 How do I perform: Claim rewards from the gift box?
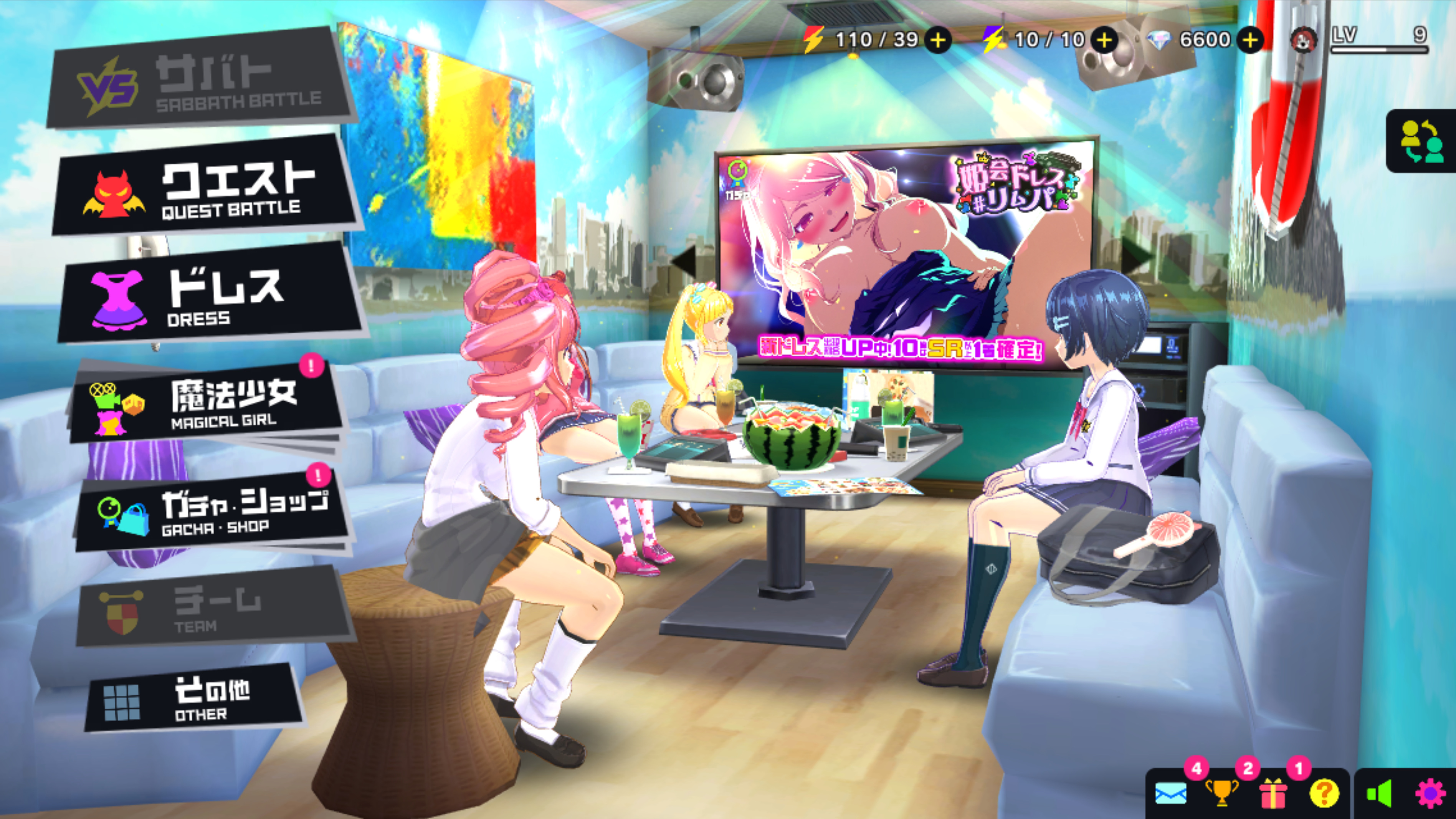pyautogui.click(x=1272, y=794)
